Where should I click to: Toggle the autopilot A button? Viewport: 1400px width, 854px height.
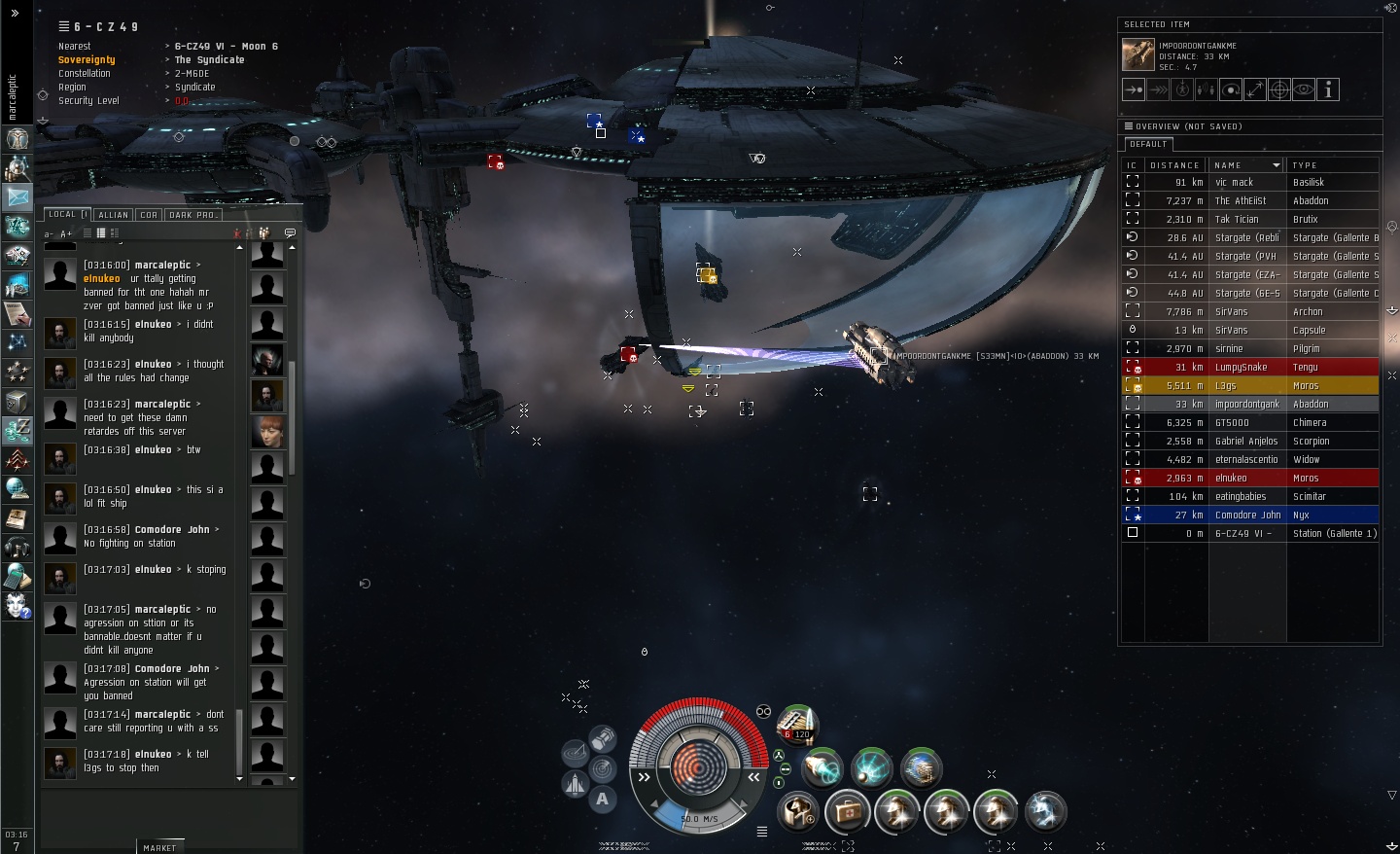click(x=603, y=800)
